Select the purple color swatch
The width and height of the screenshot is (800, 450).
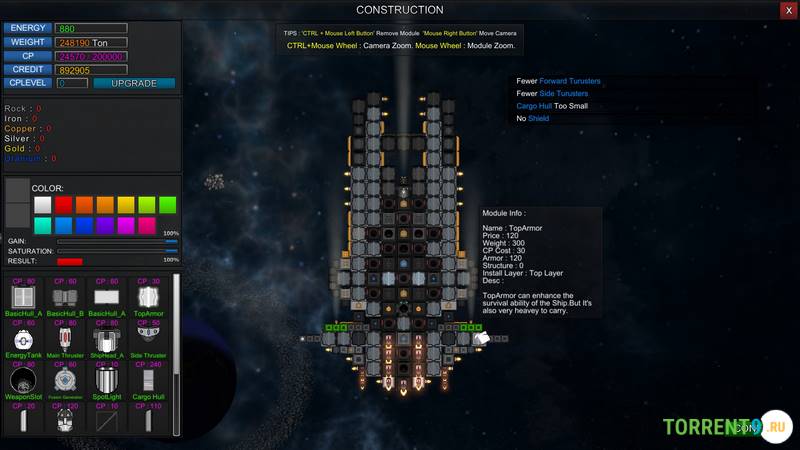click(x=105, y=226)
